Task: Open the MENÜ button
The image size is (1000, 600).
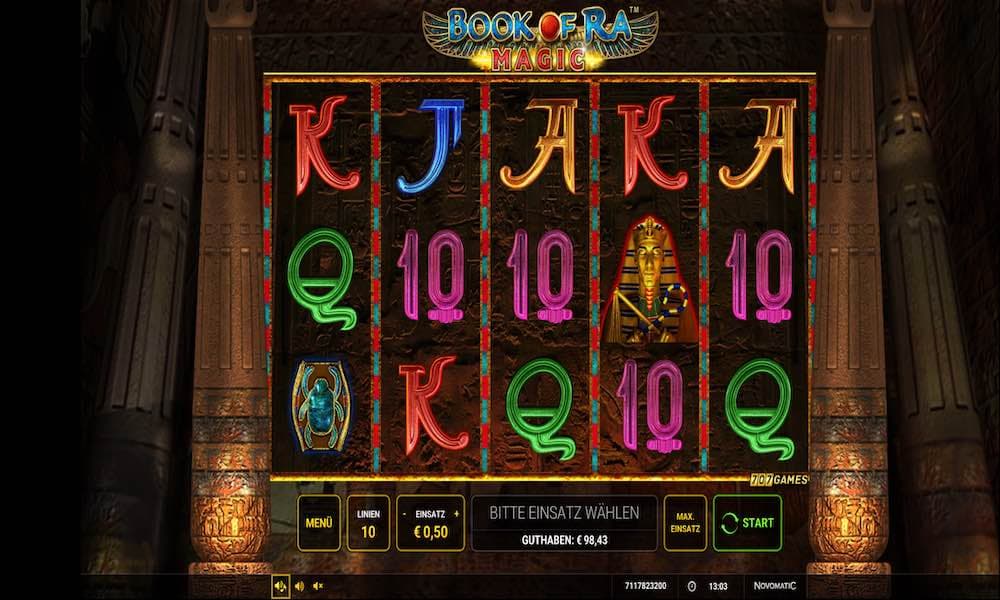Action: (x=318, y=522)
